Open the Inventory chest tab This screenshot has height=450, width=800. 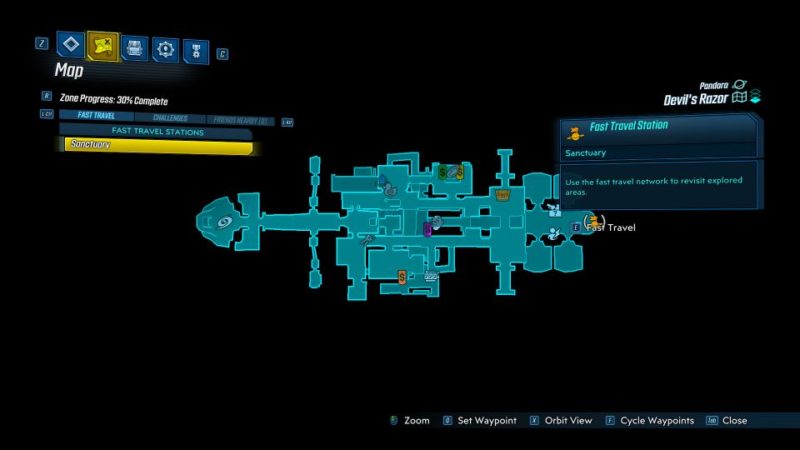pos(135,46)
